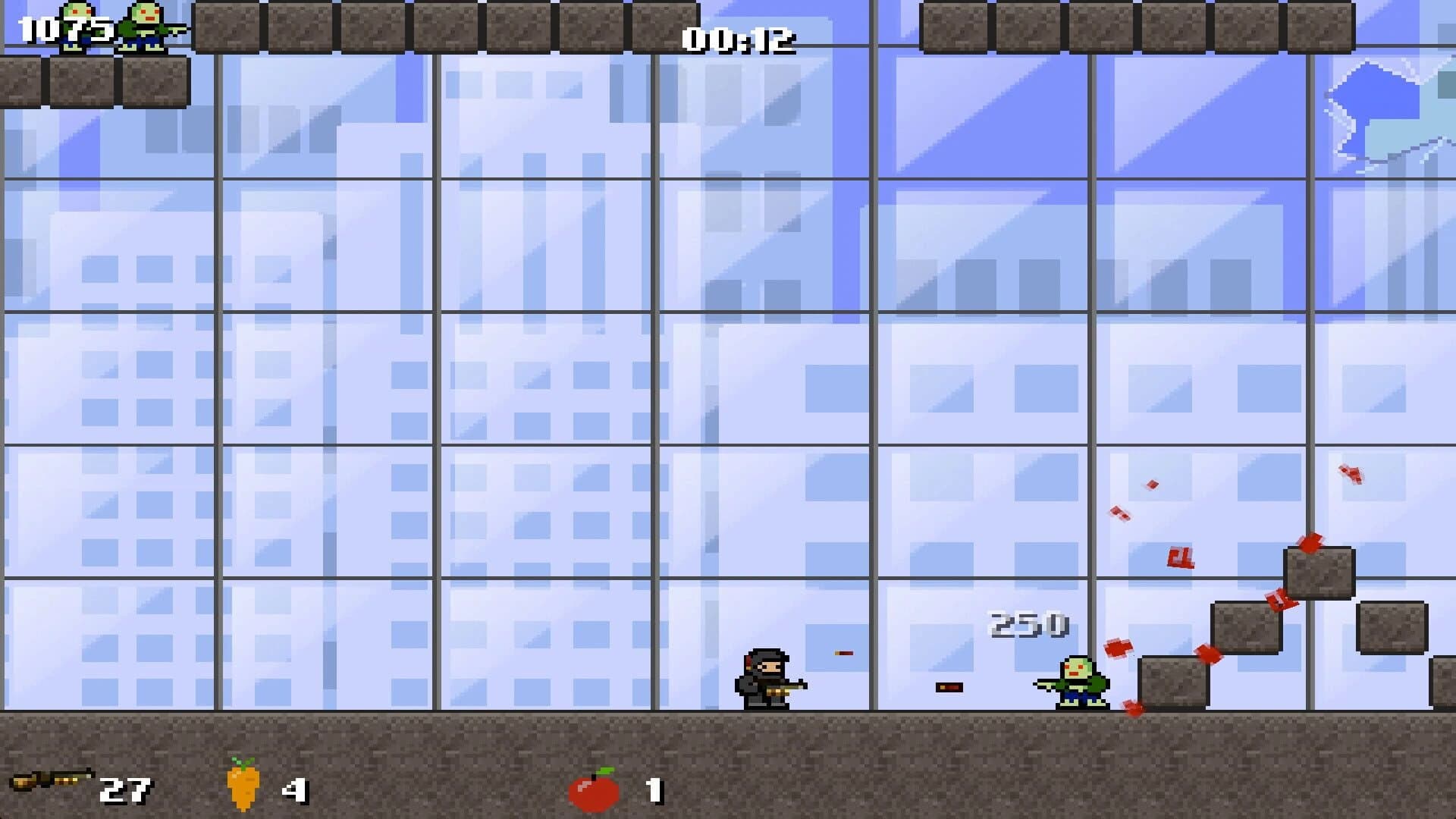Click the zombie lives icon near the score
The width and height of the screenshot is (1456, 819).
[78, 23]
